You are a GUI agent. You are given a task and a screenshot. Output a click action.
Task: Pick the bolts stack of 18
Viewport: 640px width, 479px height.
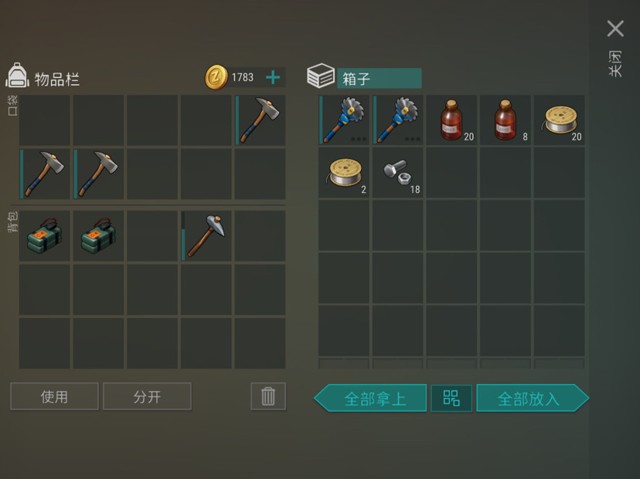click(x=398, y=173)
